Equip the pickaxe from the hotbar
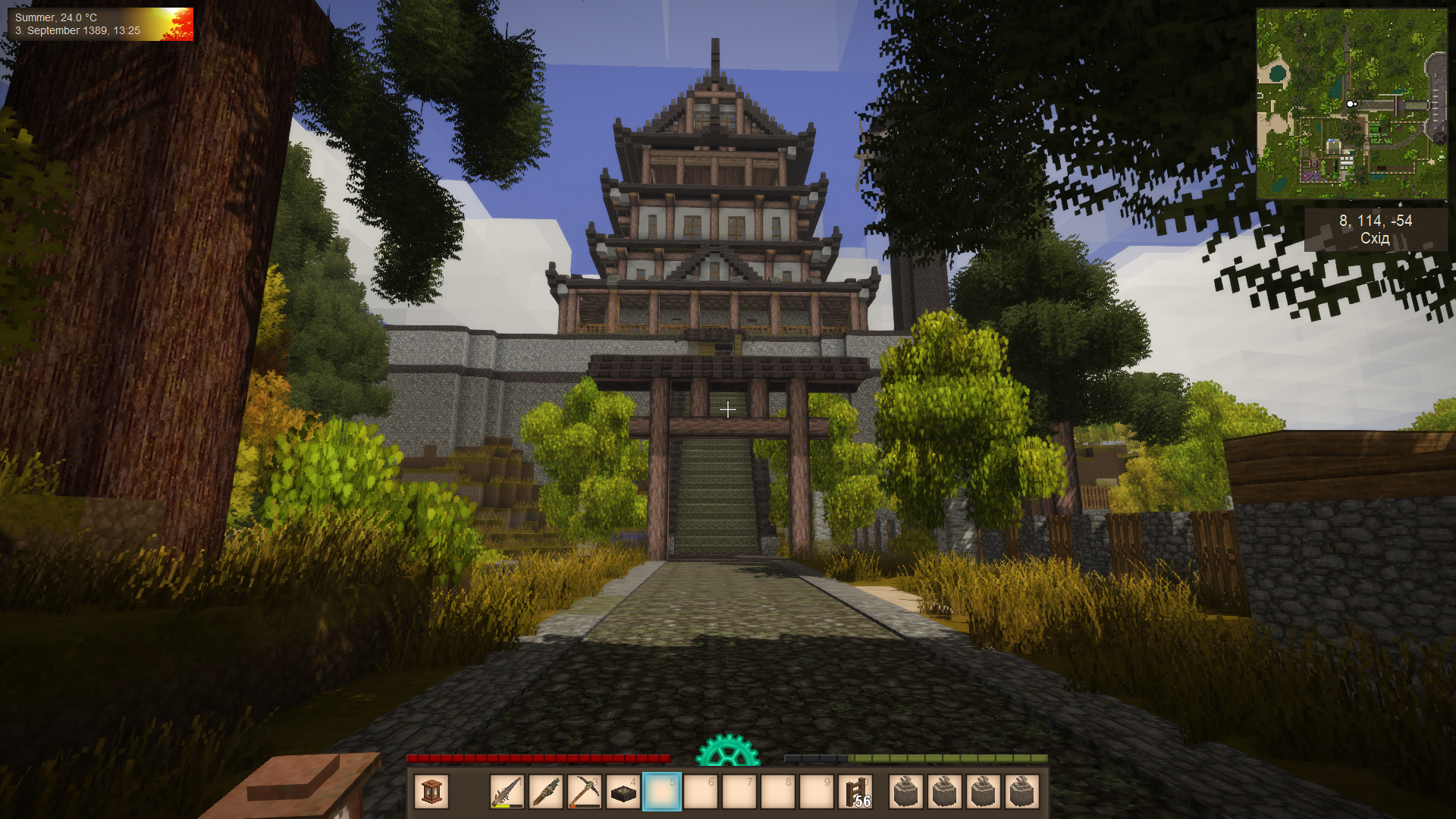The width and height of the screenshot is (1456, 819). point(585,792)
